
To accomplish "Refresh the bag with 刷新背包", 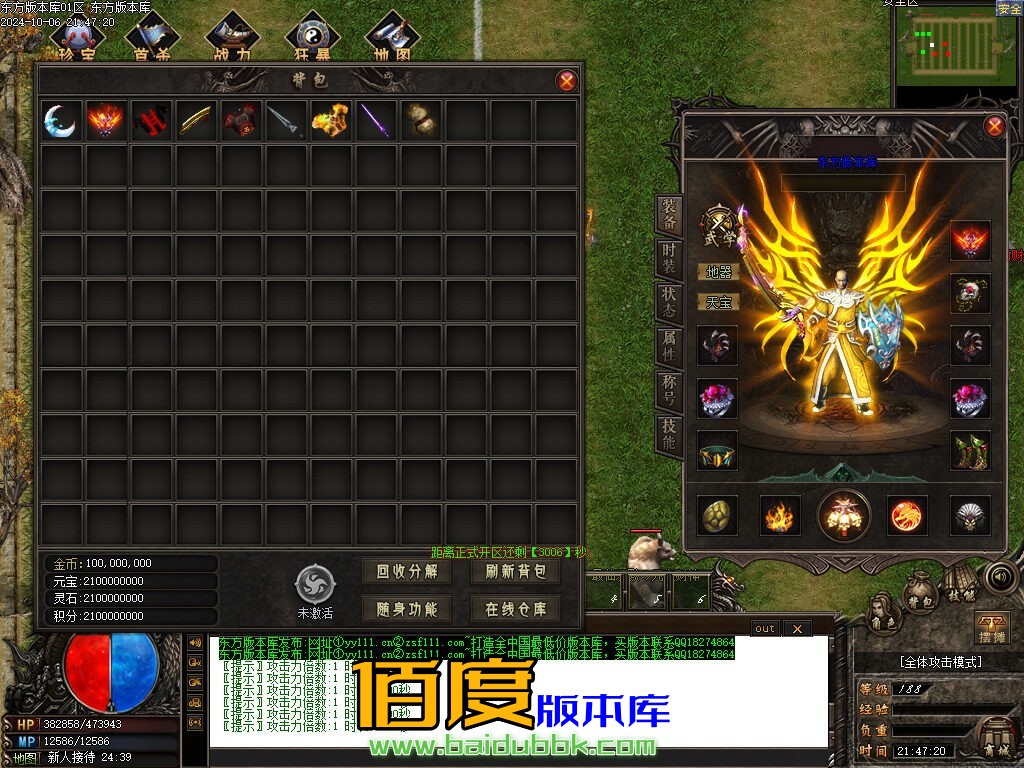I will [516, 571].
